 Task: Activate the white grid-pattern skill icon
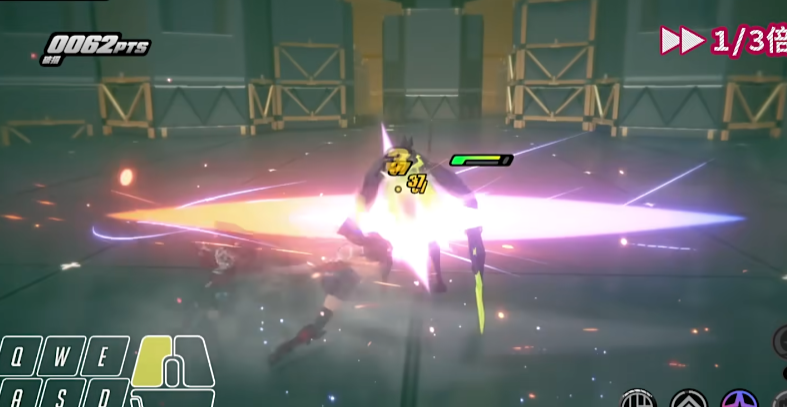(x=636, y=401)
